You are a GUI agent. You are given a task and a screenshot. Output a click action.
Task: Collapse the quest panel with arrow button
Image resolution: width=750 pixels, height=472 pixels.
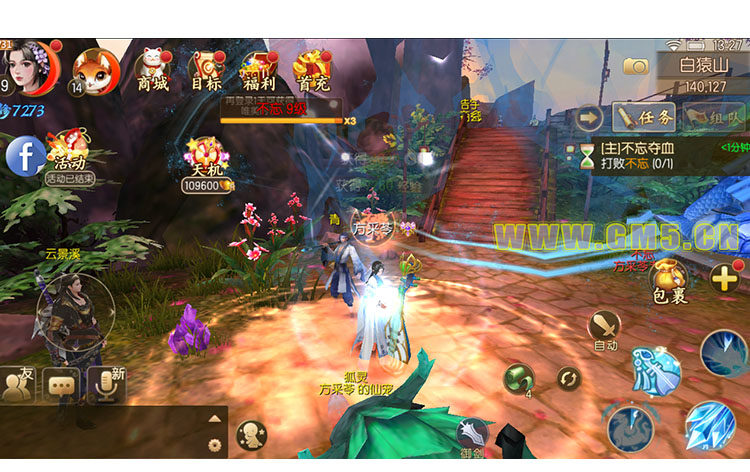click(x=590, y=117)
